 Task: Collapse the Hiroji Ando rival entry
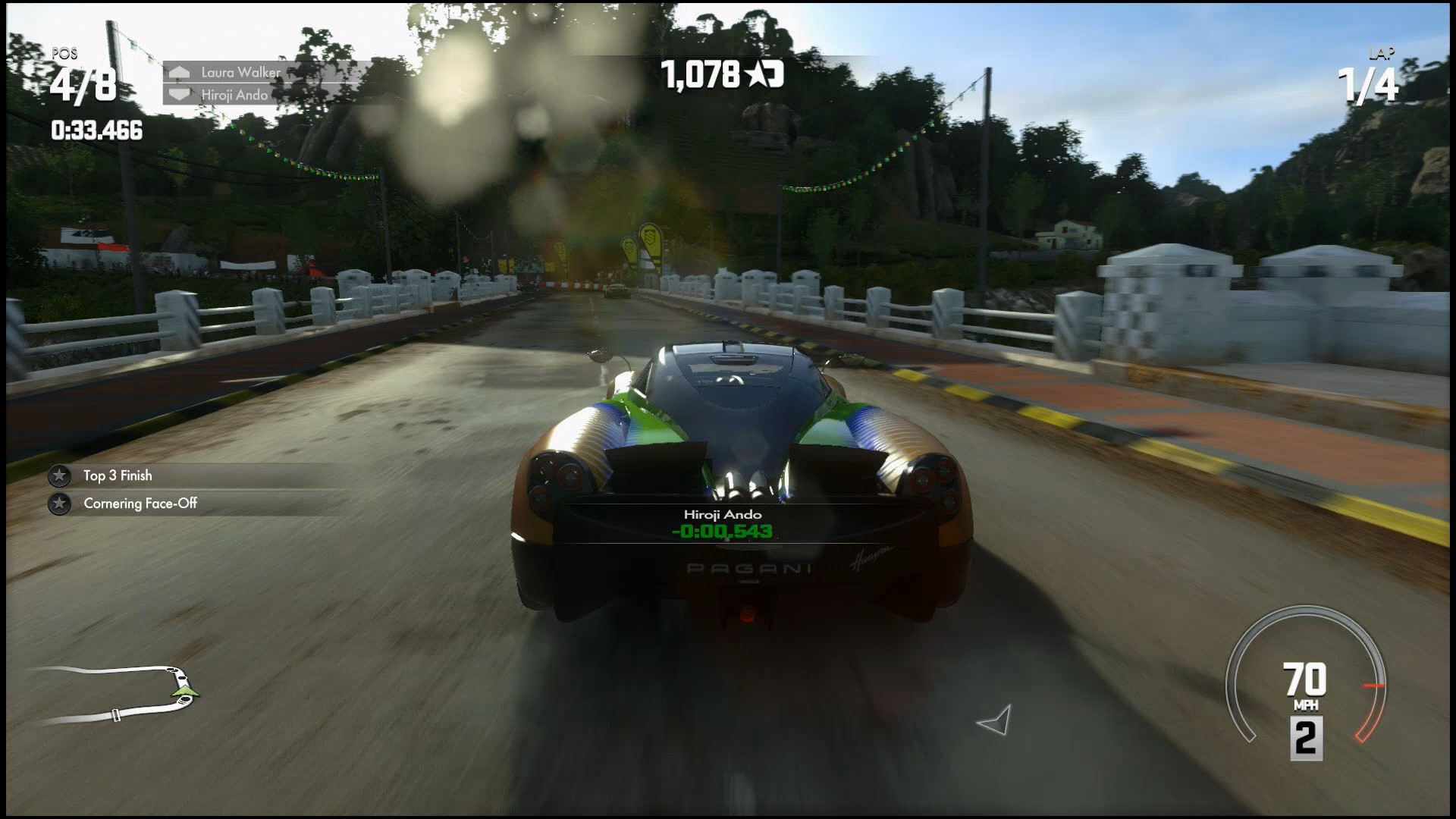coord(235,96)
